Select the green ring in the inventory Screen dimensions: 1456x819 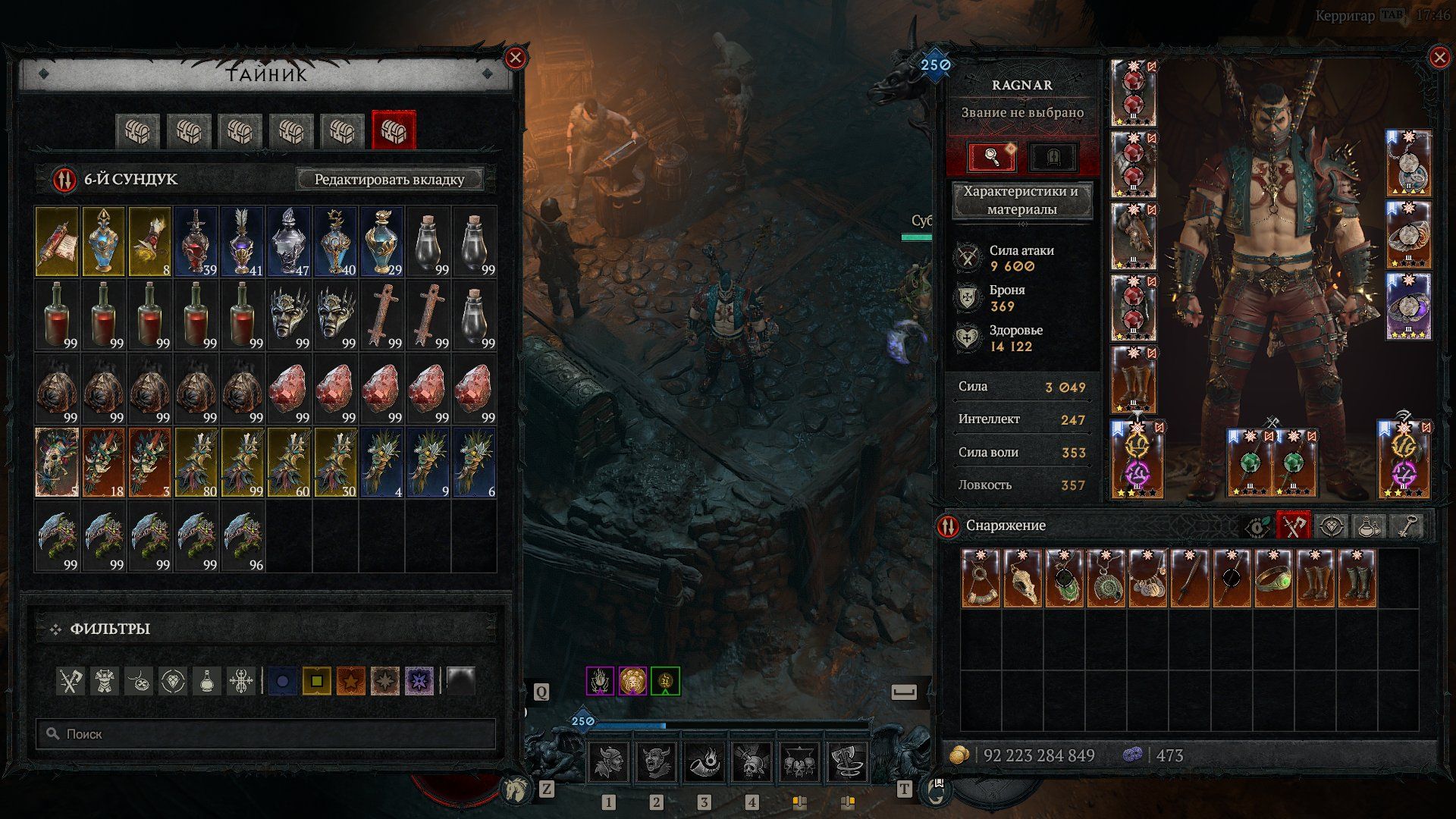click(x=1272, y=579)
